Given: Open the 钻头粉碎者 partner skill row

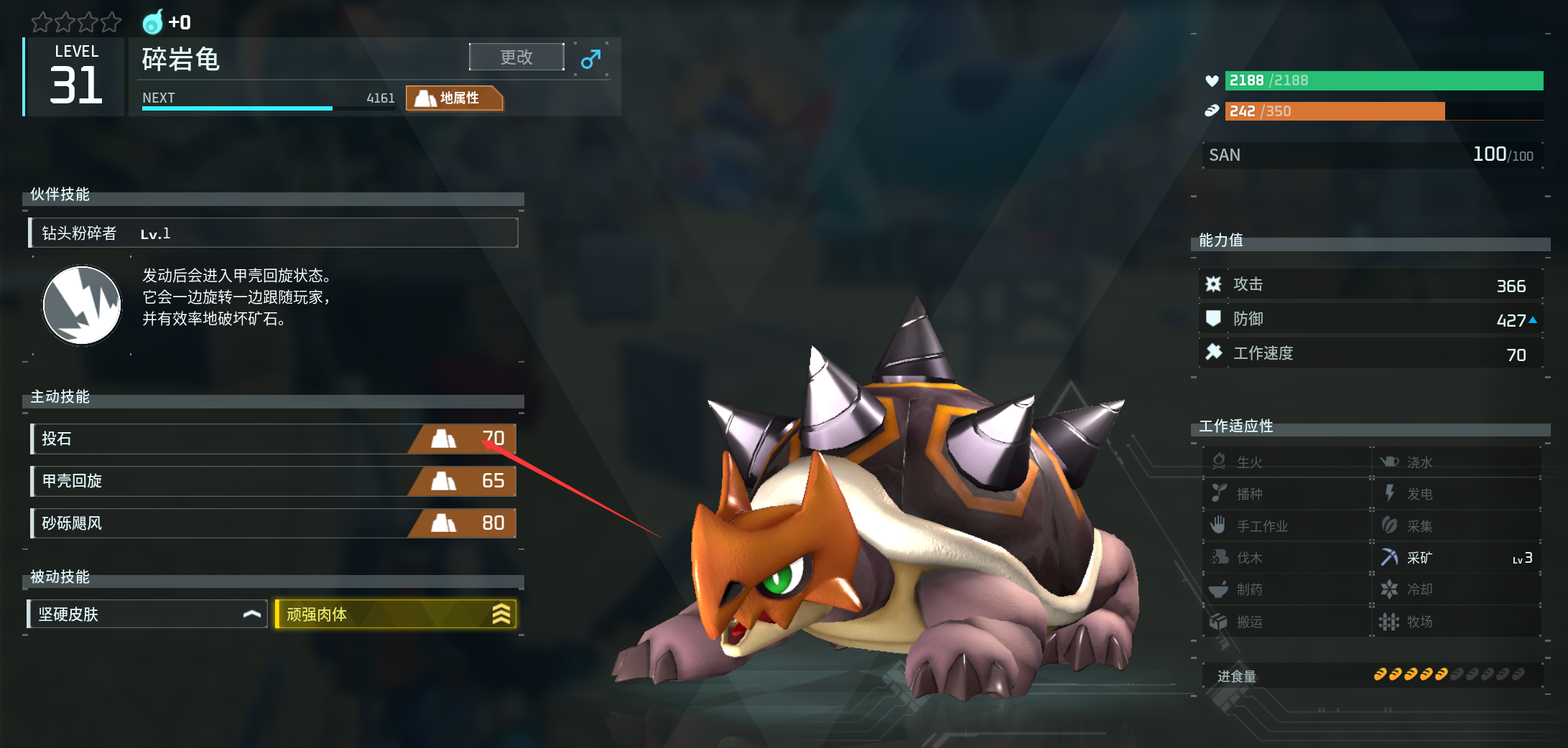Looking at the screenshot, I should point(273,233).
